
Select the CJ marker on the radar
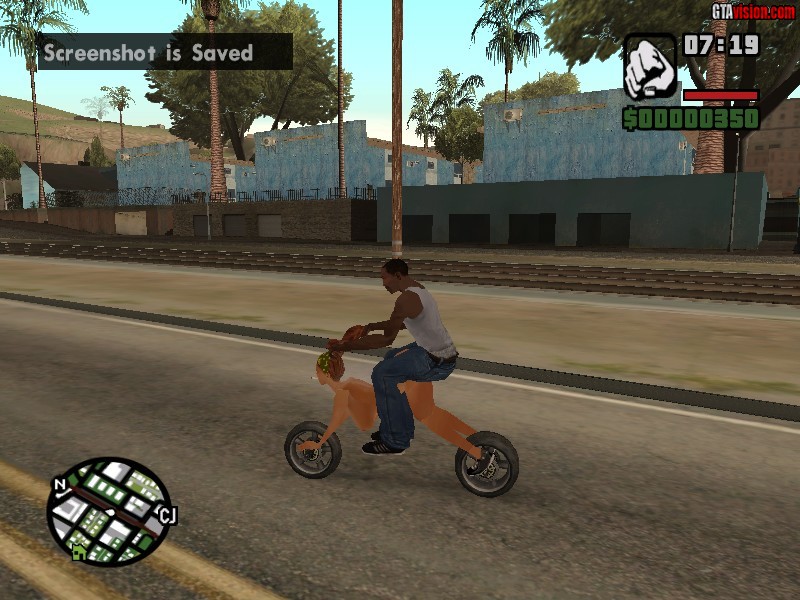[x=167, y=516]
